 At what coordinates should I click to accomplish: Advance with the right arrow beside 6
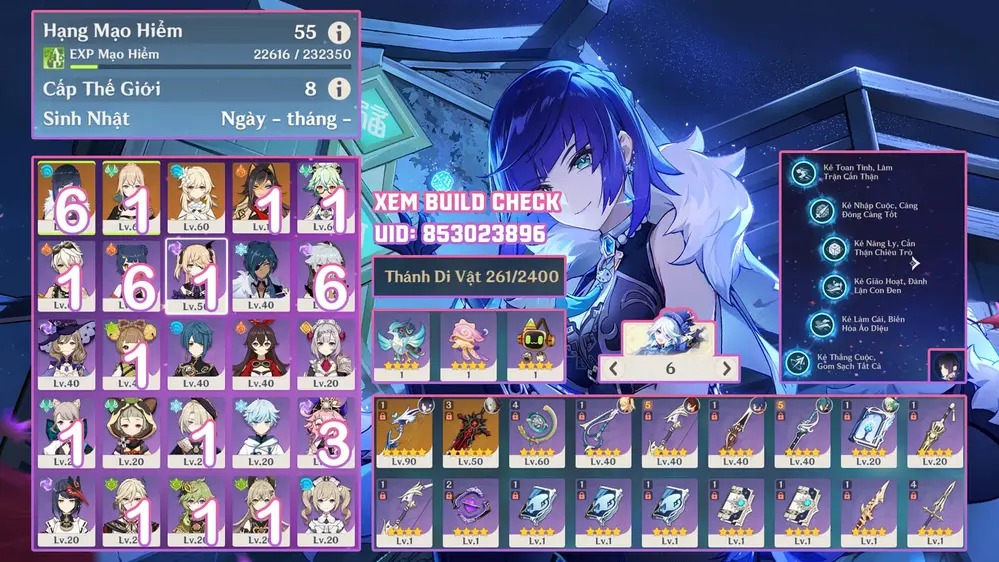(x=727, y=368)
